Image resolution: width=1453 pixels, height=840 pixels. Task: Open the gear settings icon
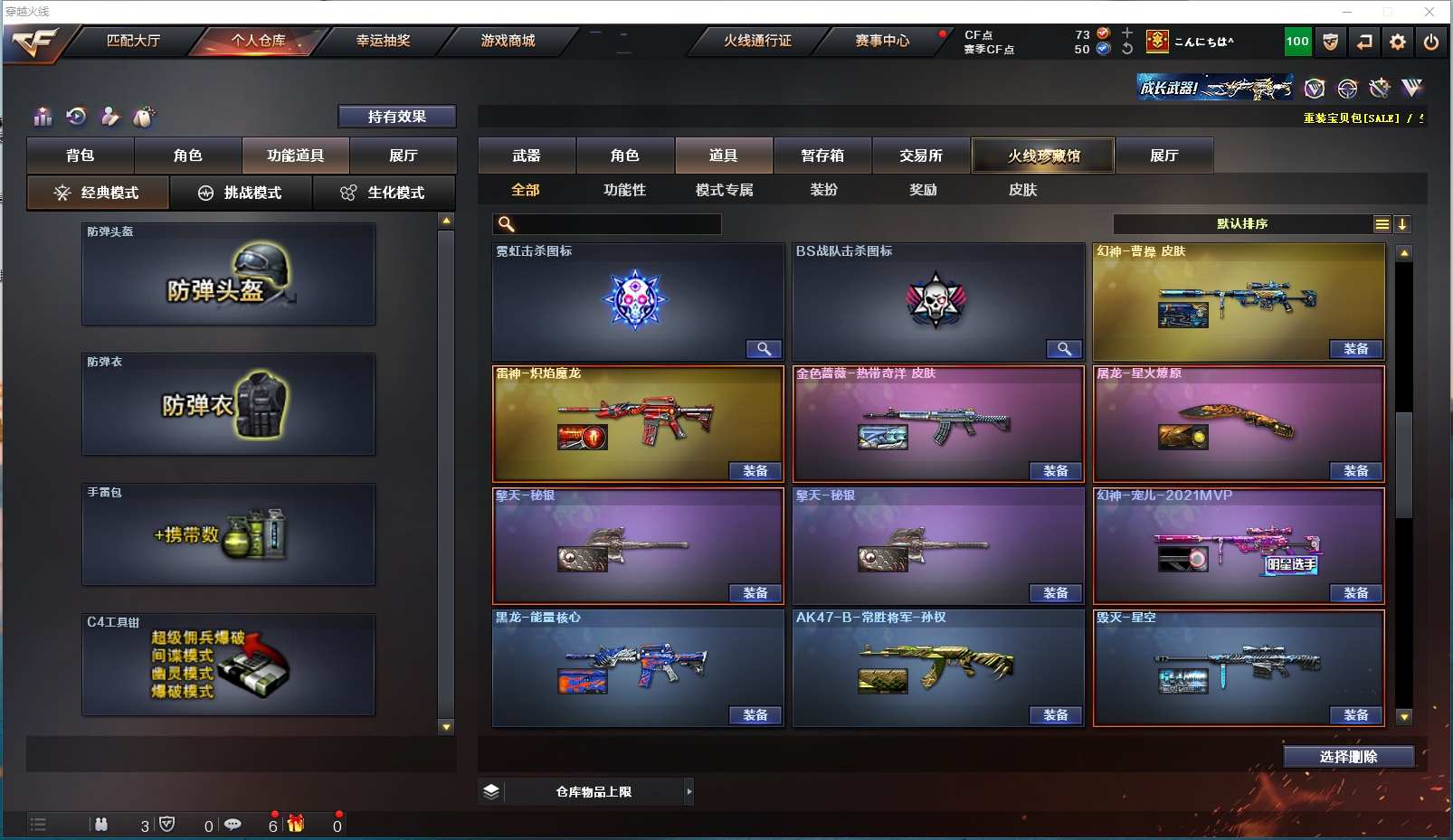tap(1398, 42)
